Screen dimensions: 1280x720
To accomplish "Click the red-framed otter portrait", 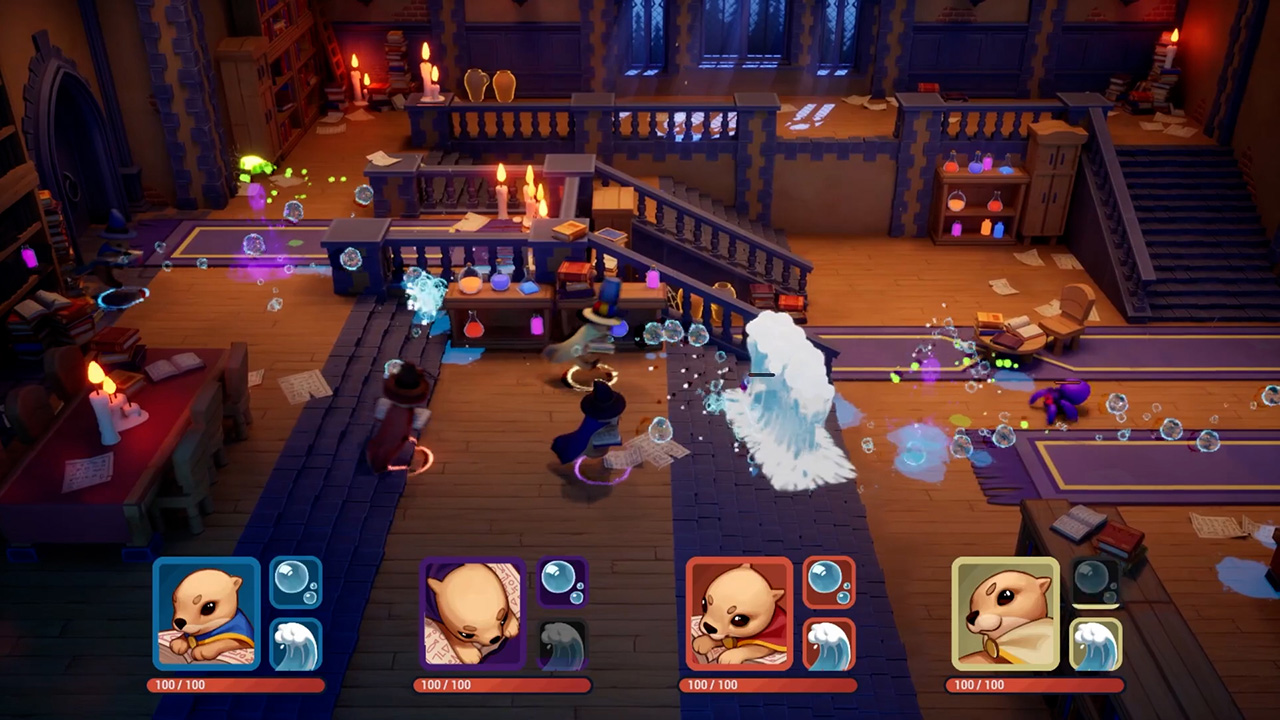I will (738, 612).
